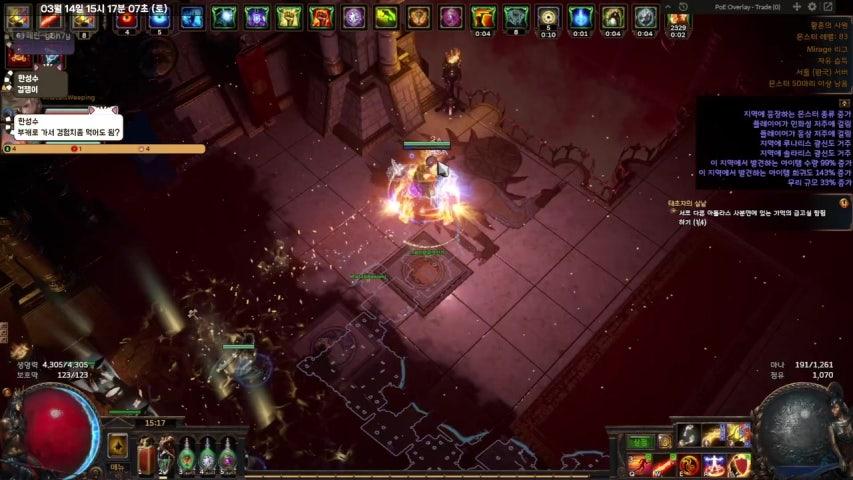Click the golden round icon beside shop button
Screen dimensions: 853x480
664,441
